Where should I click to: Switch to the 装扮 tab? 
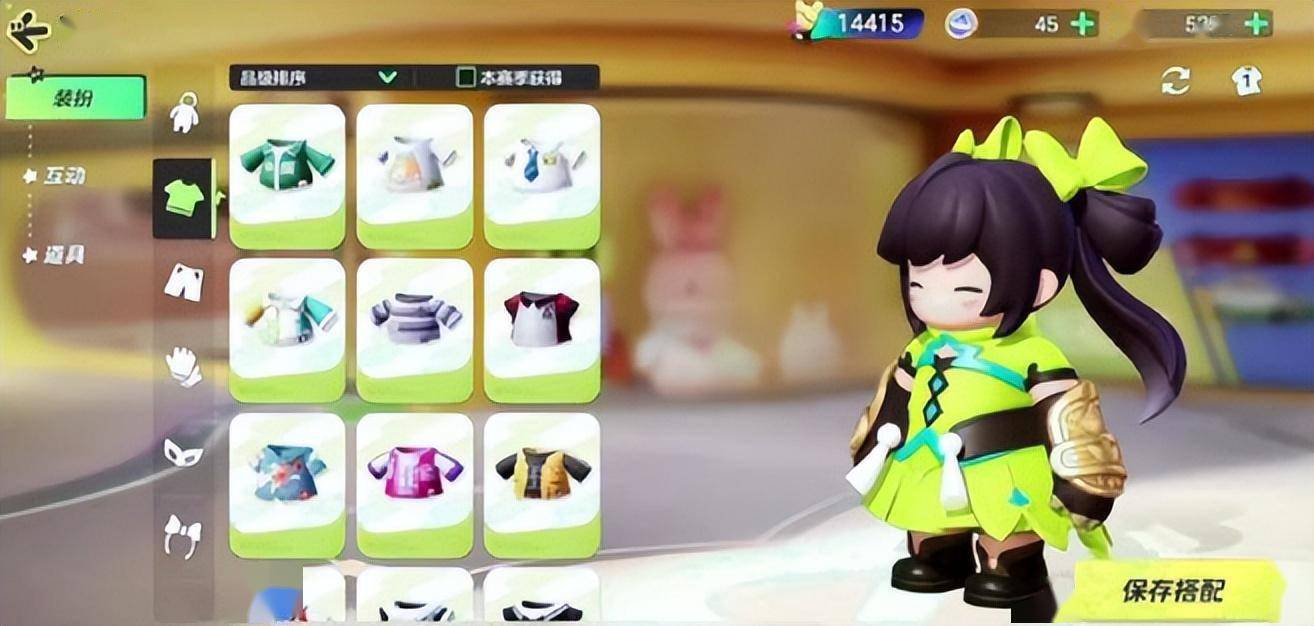pyautogui.click(x=75, y=97)
